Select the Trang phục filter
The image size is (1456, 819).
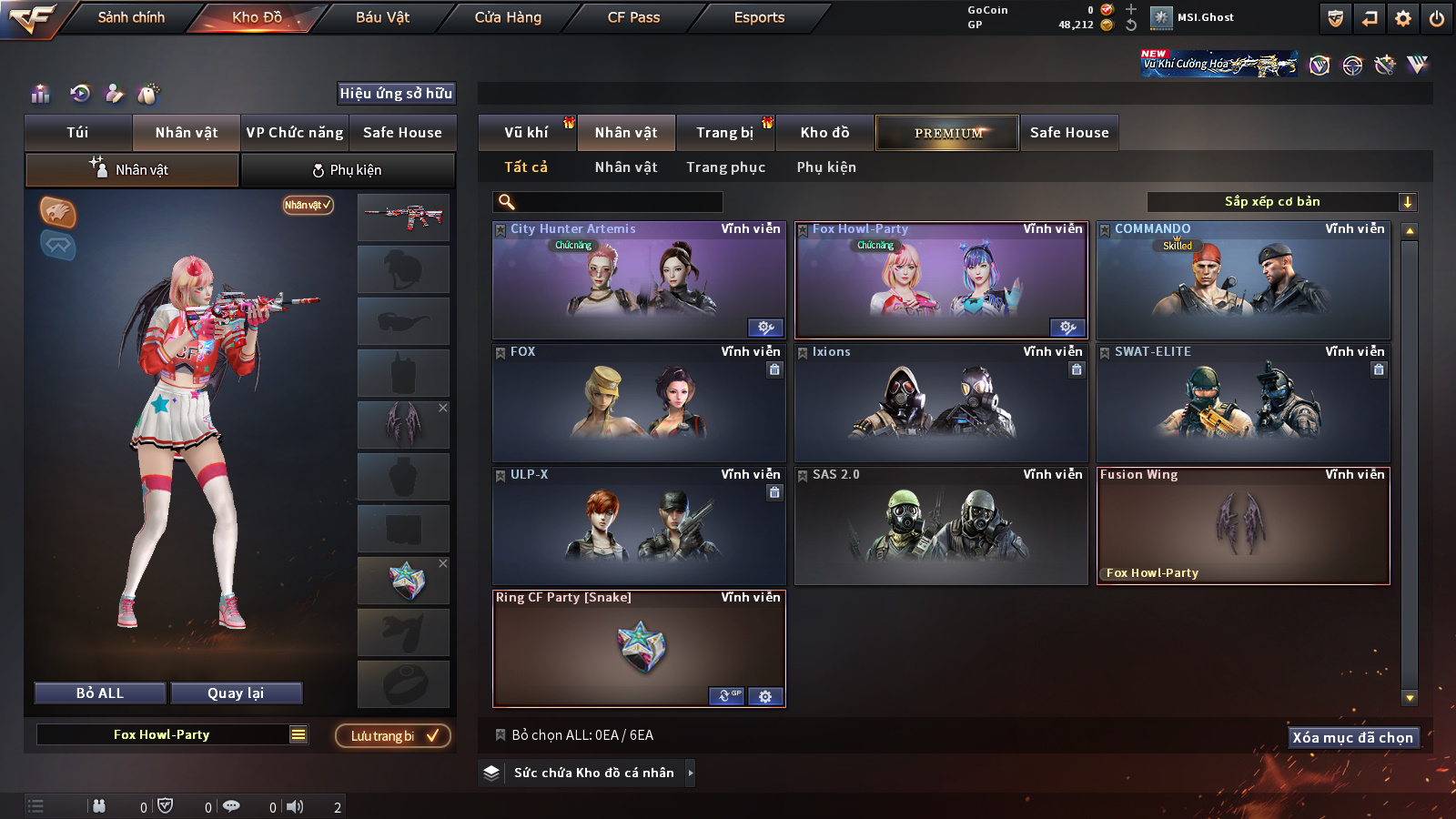click(725, 167)
